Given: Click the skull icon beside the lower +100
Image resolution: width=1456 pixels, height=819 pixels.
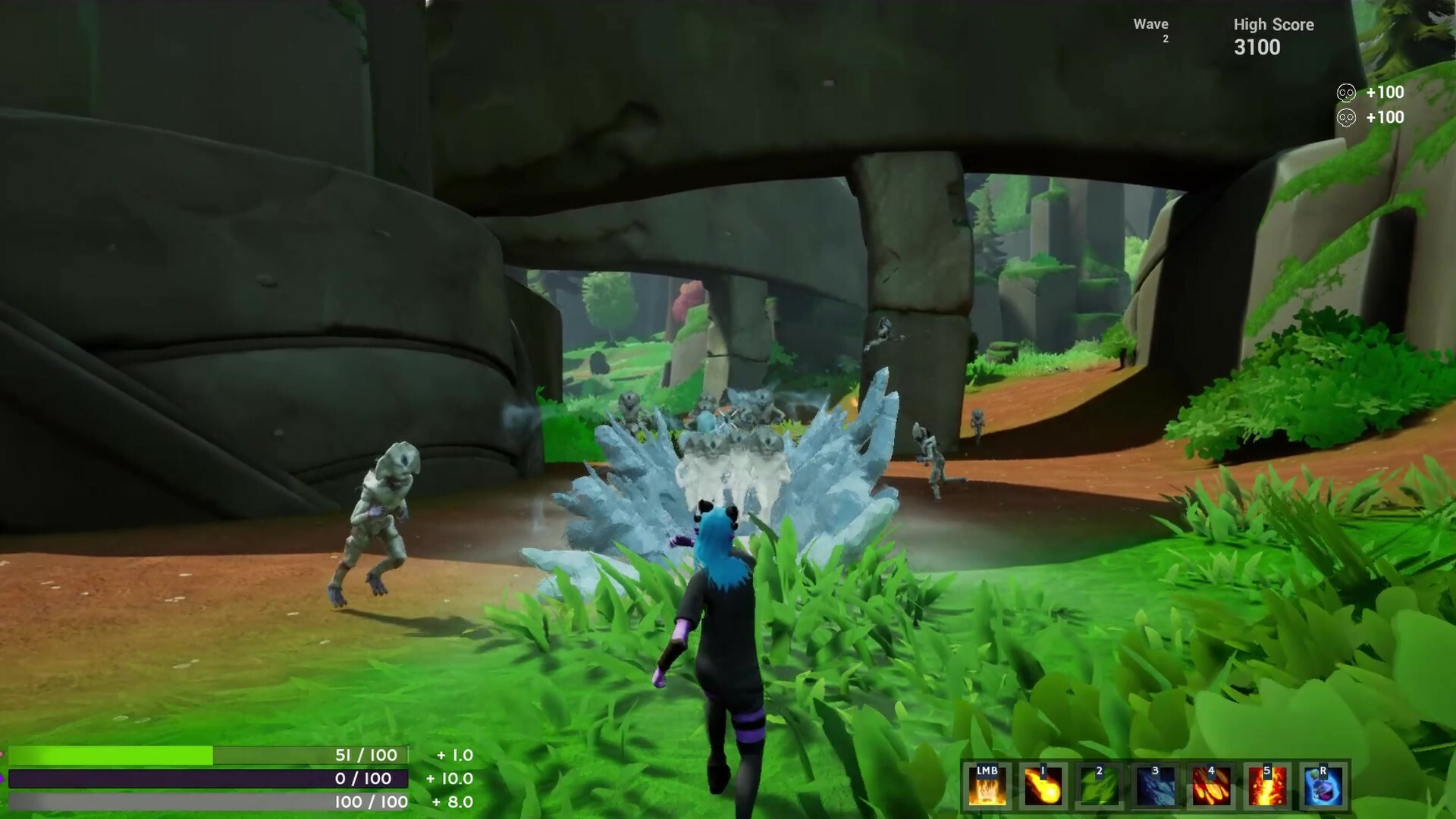Looking at the screenshot, I should (1345, 118).
